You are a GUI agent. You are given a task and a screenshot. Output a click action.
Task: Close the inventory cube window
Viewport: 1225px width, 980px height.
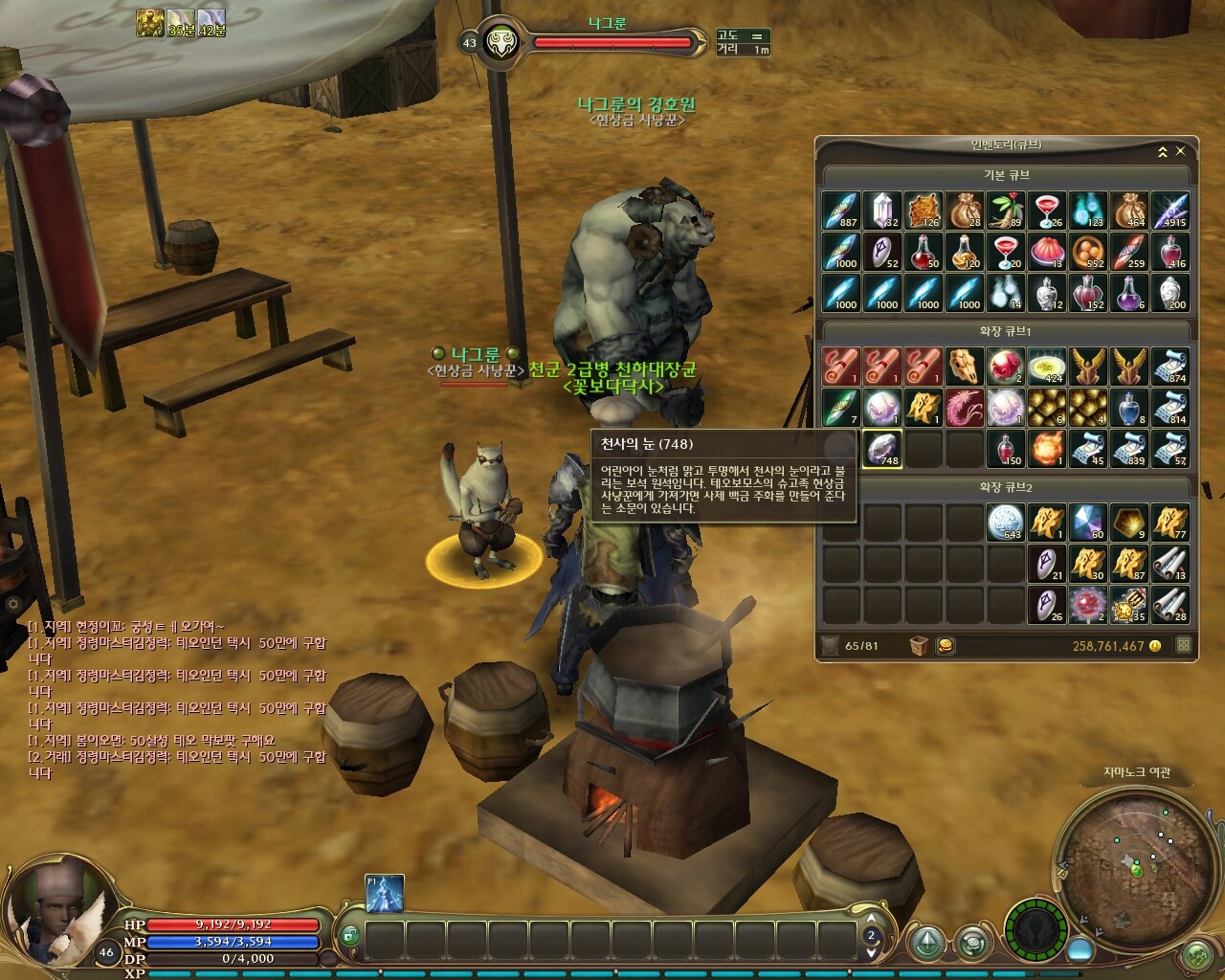pos(1180,151)
